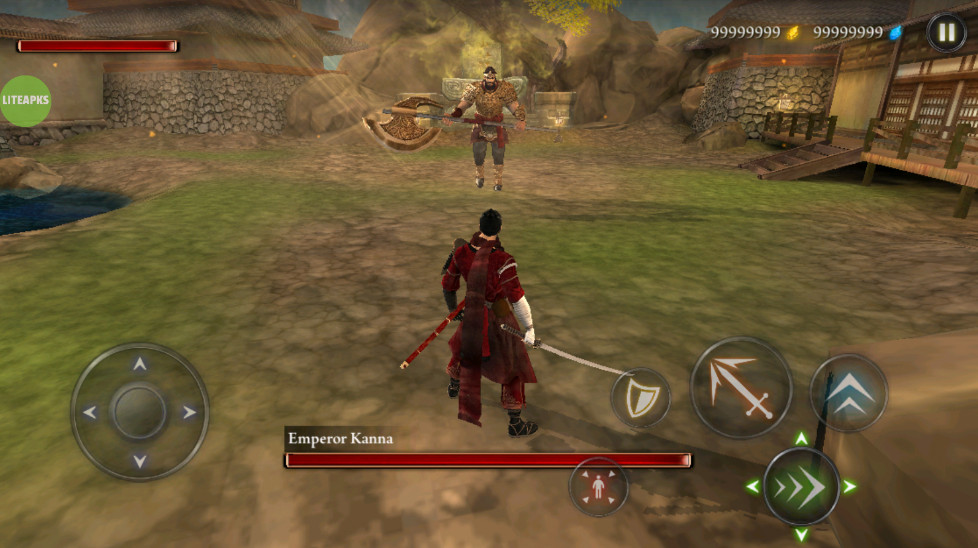
Task: Tap the sword attack button
Action: click(x=741, y=387)
